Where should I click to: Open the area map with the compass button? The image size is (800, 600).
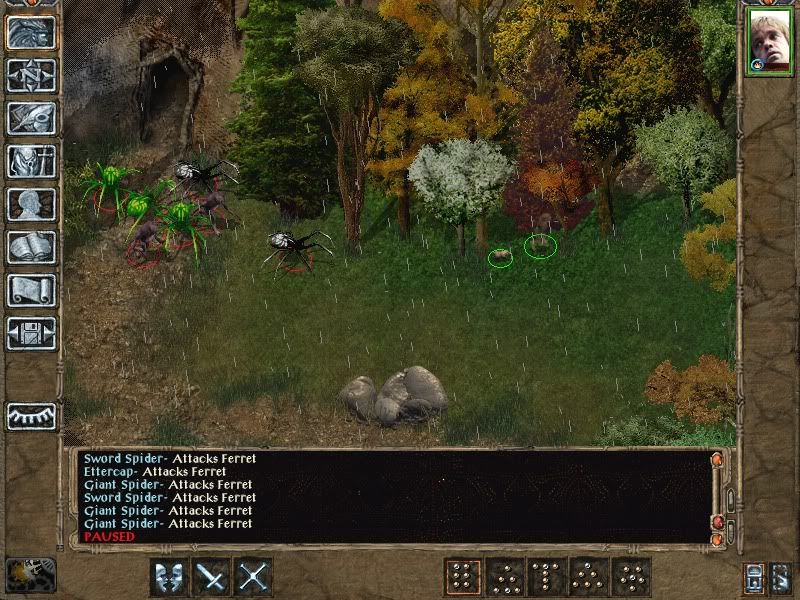point(31,76)
